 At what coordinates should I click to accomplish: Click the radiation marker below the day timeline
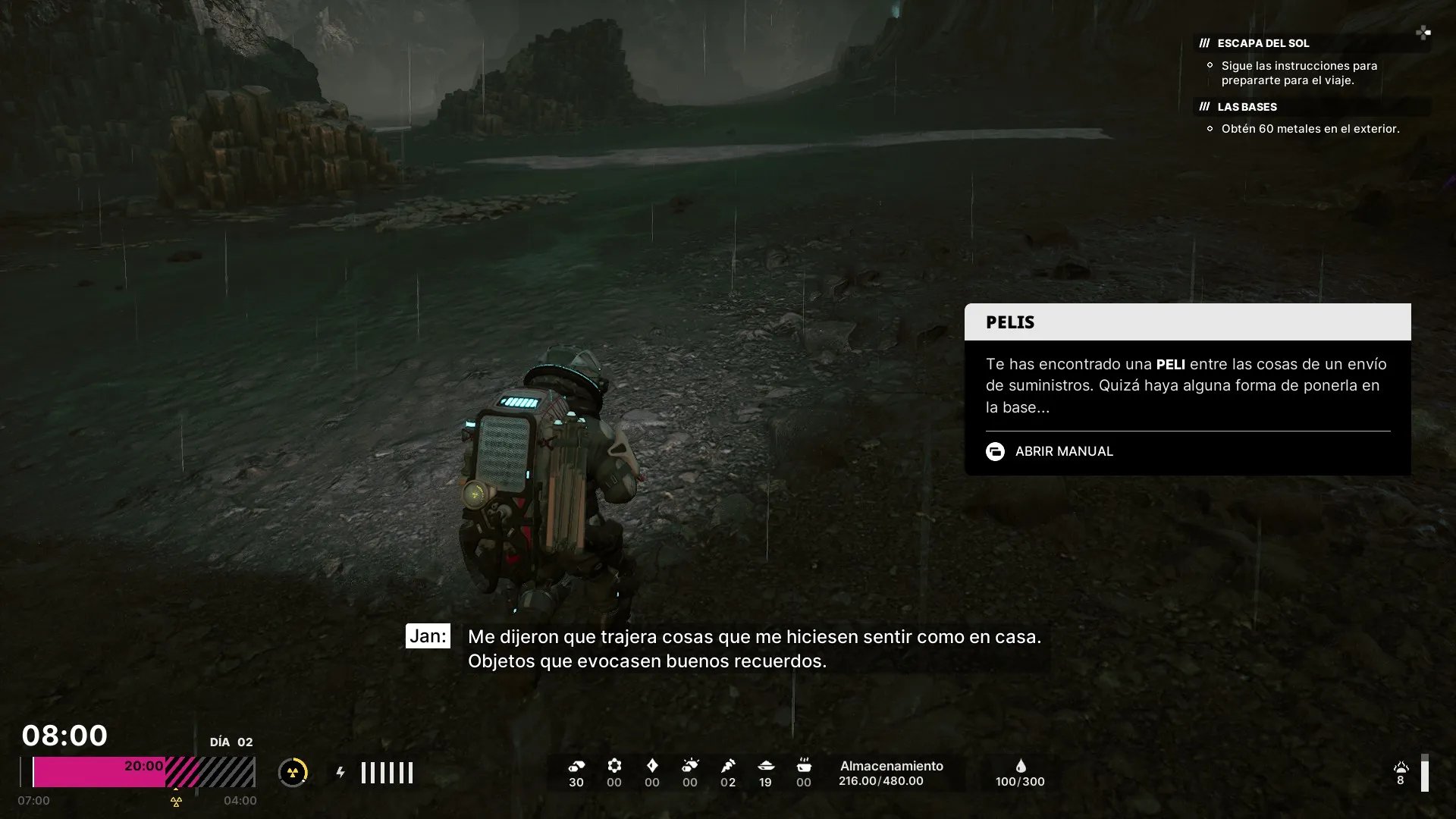pyautogui.click(x=176, y=802)
